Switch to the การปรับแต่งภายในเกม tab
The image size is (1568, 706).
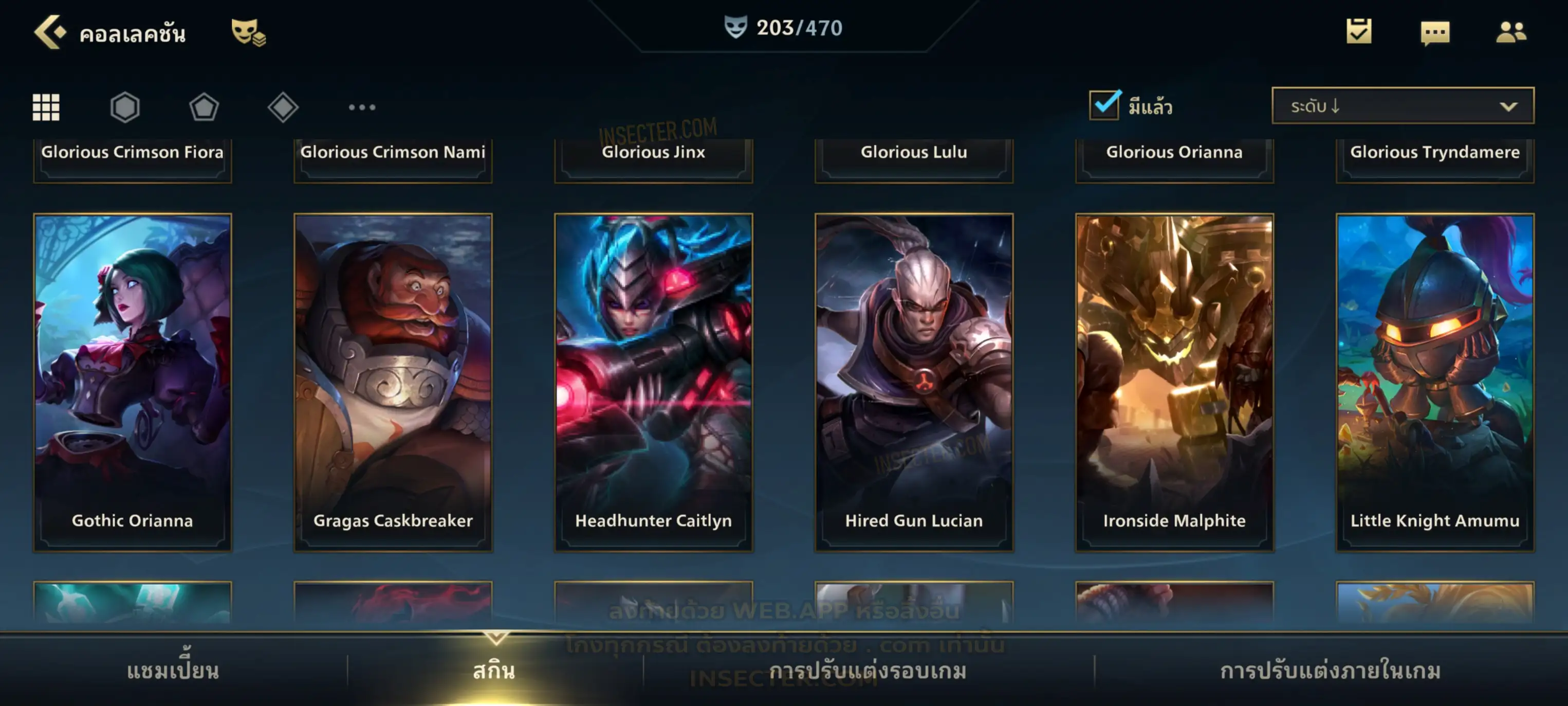click(x=1331, y=671)
